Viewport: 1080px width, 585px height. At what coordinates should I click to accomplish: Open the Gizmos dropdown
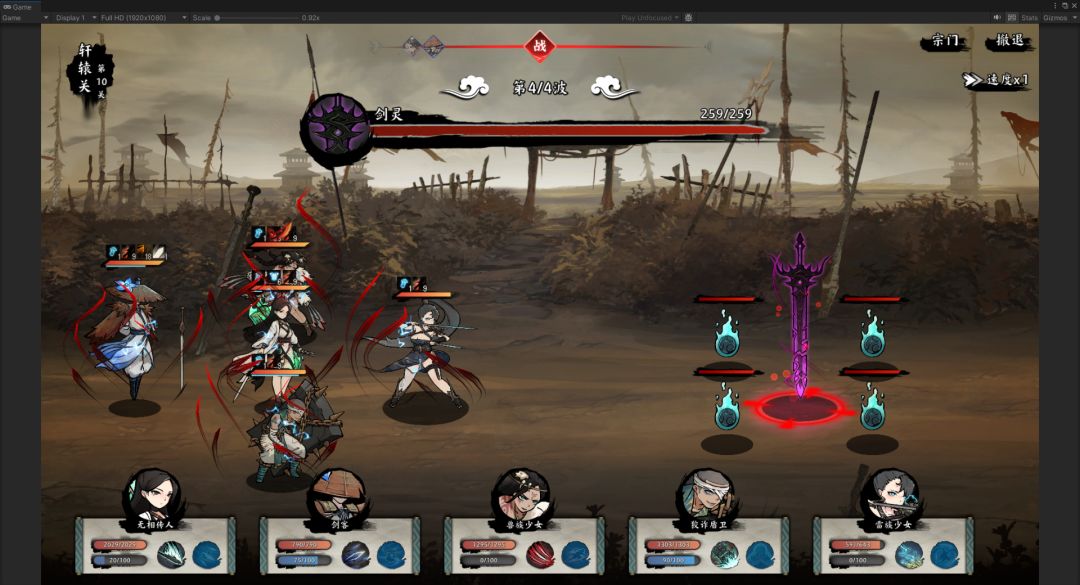1058,18
